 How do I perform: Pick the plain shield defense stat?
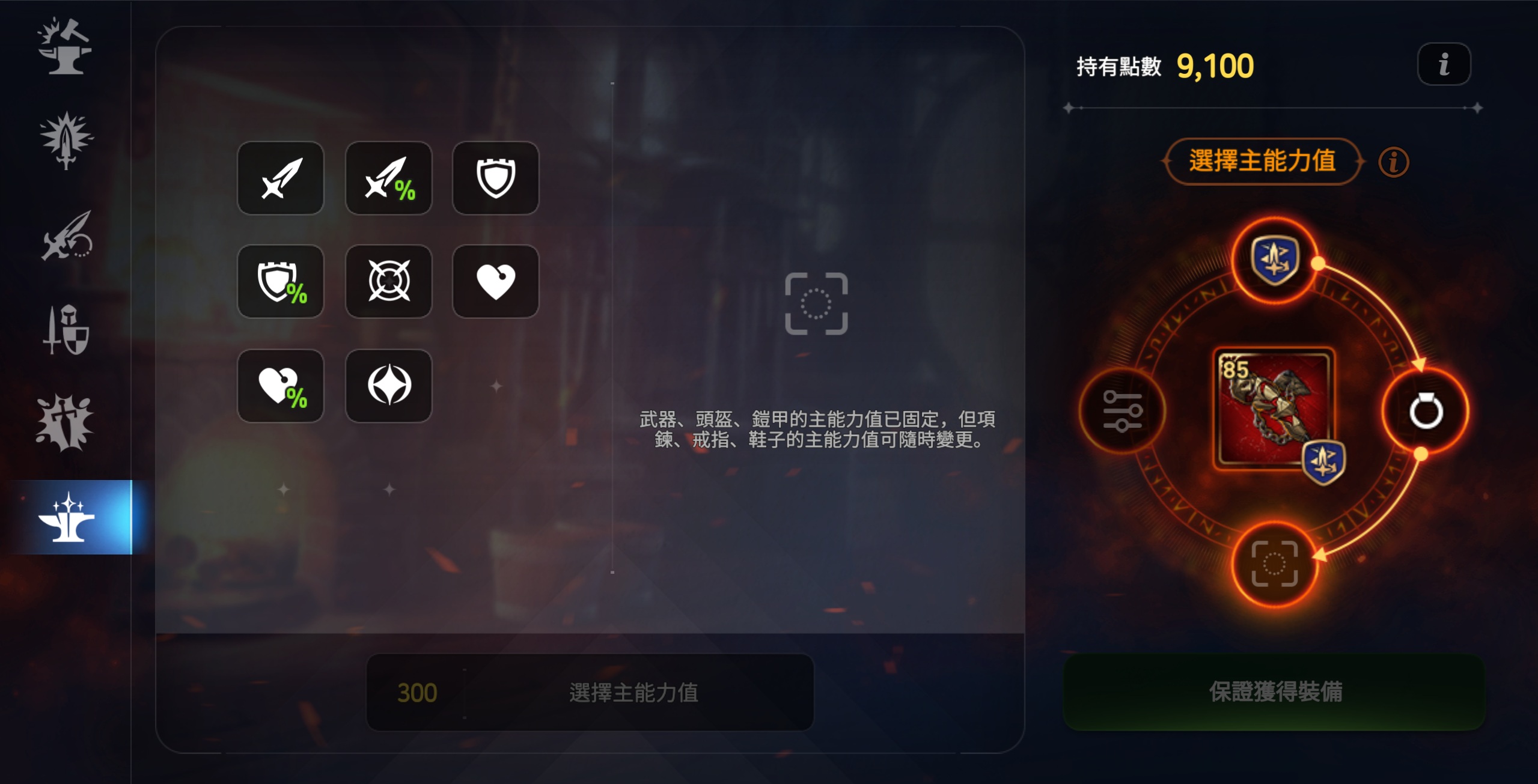click(495, 178)
